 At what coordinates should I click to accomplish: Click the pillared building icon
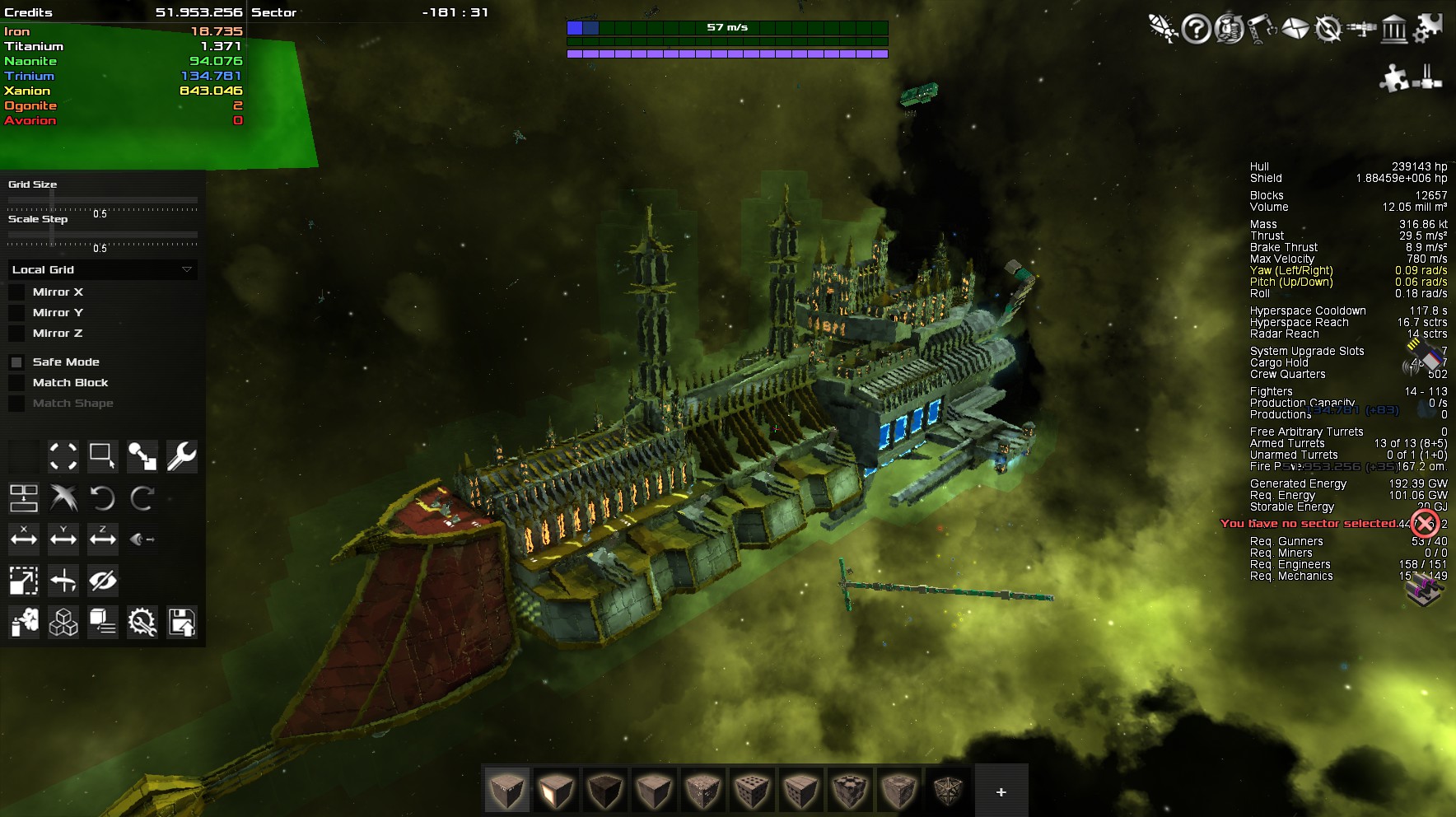[1393, 30]
